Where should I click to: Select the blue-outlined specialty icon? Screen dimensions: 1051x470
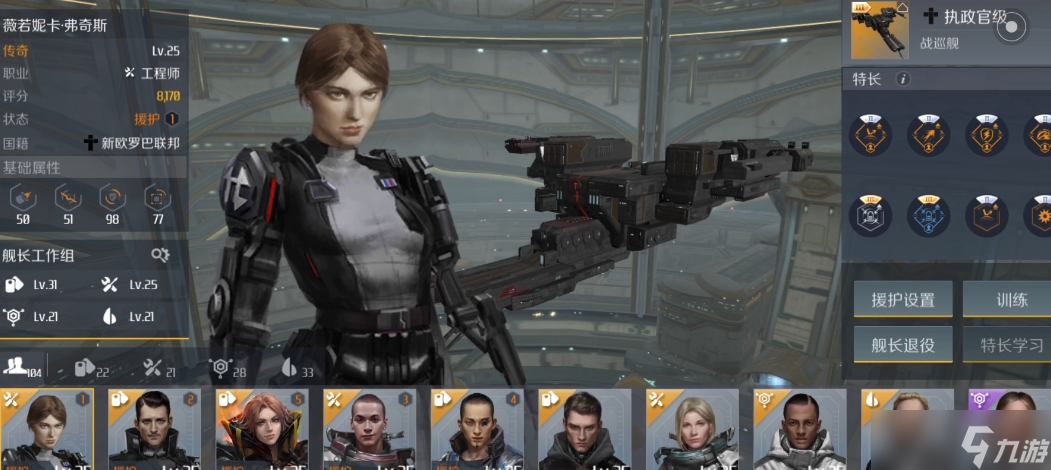click(928, 215)
